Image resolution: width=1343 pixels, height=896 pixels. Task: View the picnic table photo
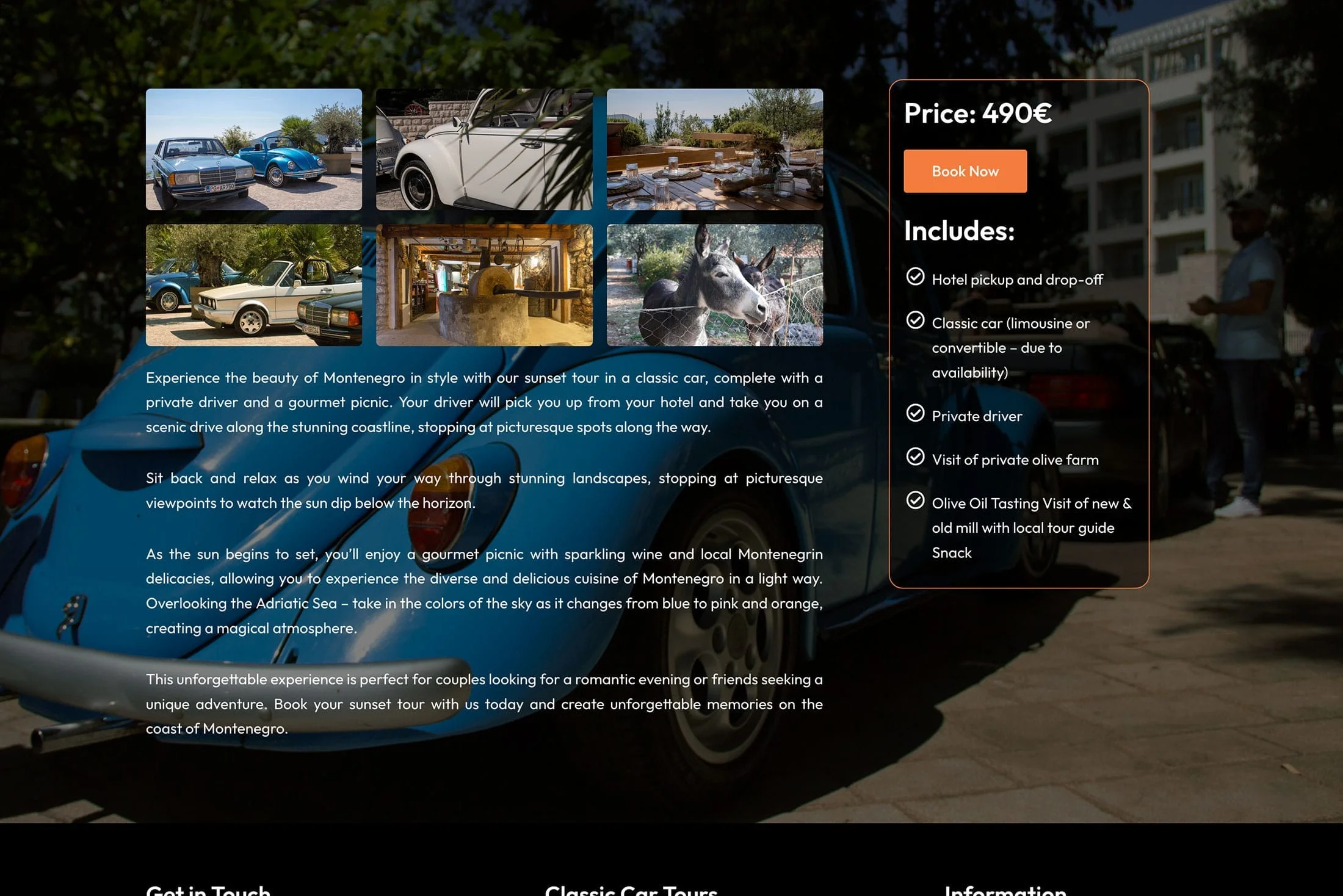714,148
